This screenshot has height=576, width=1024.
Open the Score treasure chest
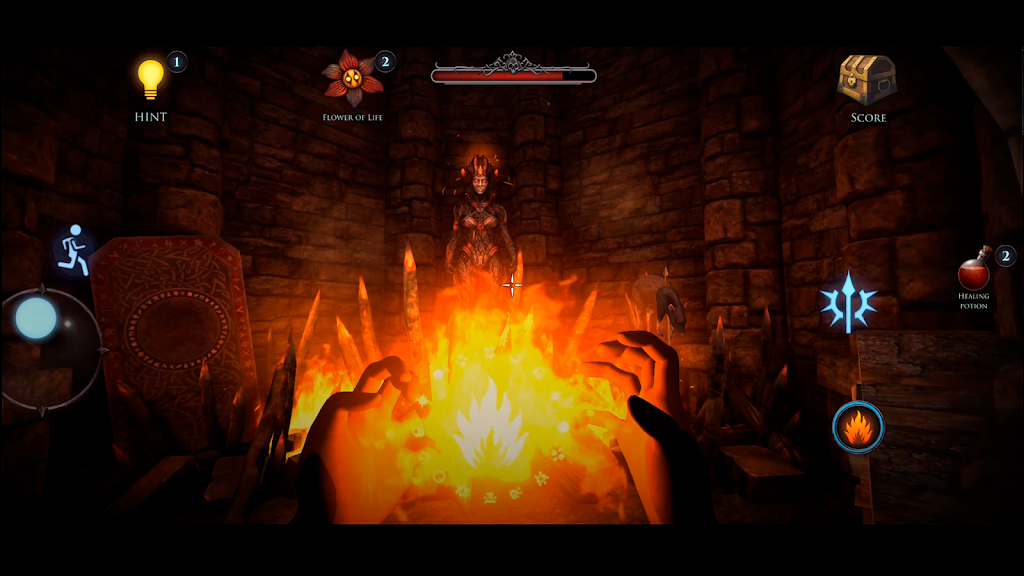click(x=867, y=80)
